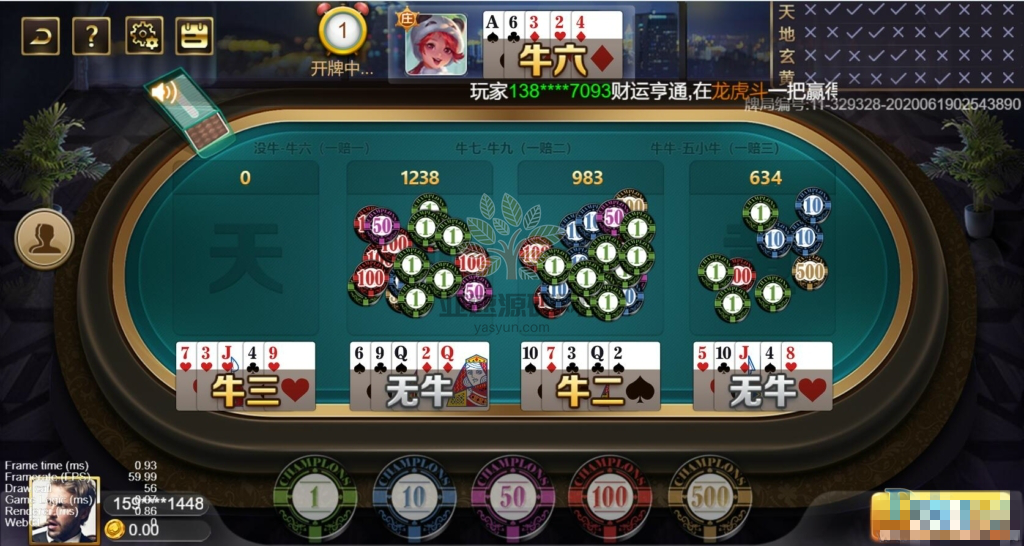Choose the purple 50 betting chip

513,496
